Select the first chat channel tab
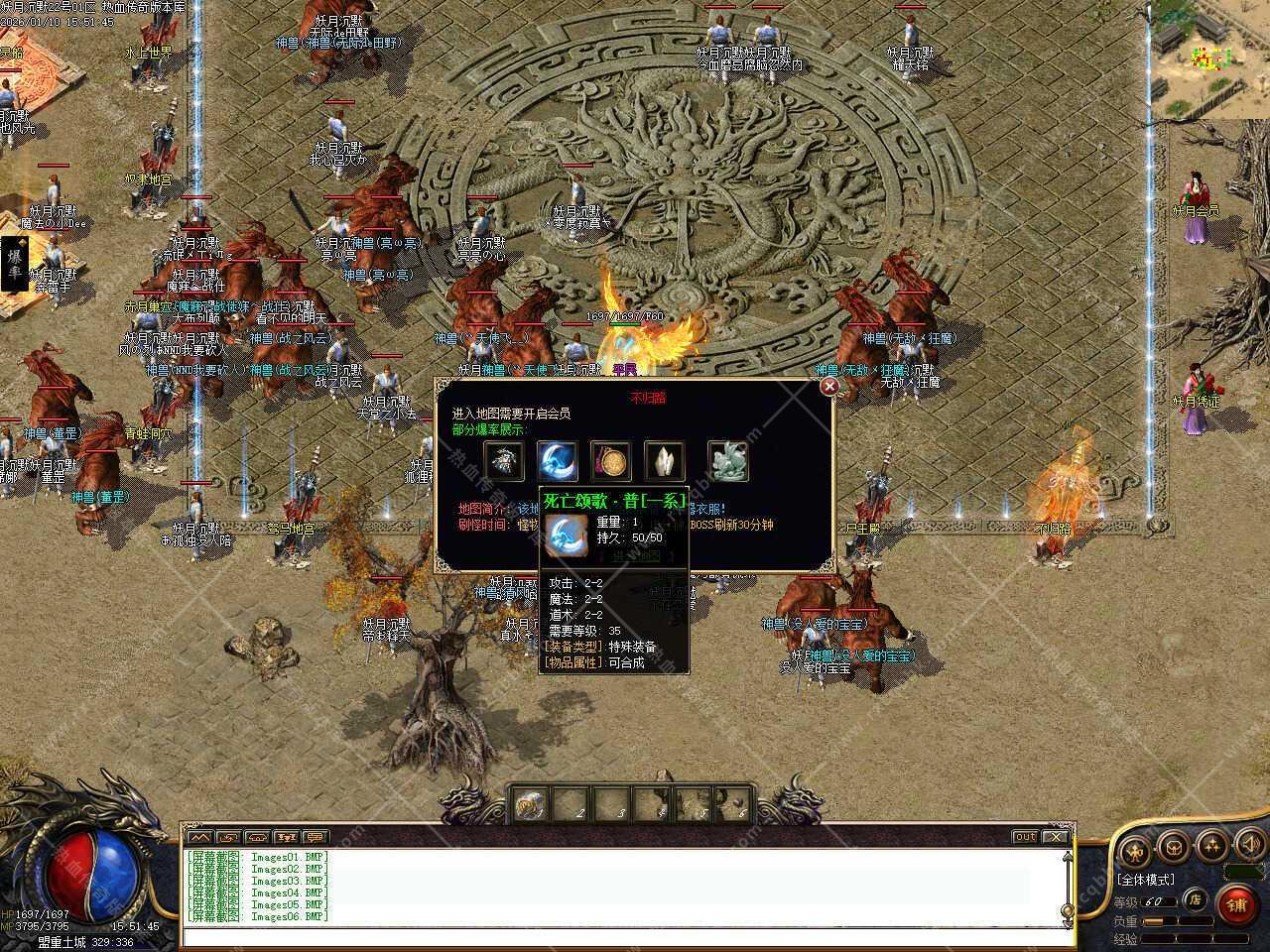Viewport: 1270px width, 952px height. [198, 837]
